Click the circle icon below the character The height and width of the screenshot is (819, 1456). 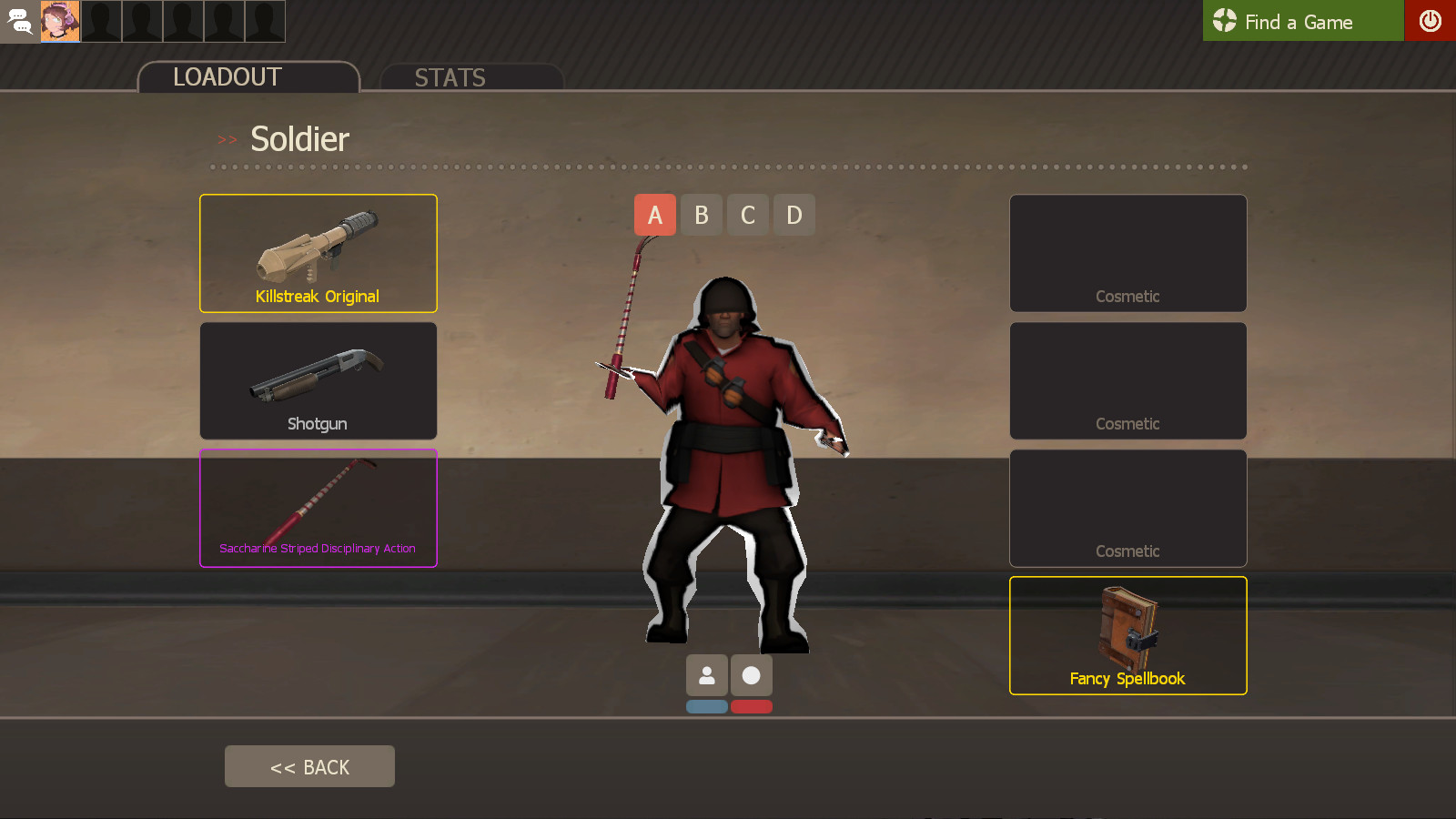coord(752,674)
